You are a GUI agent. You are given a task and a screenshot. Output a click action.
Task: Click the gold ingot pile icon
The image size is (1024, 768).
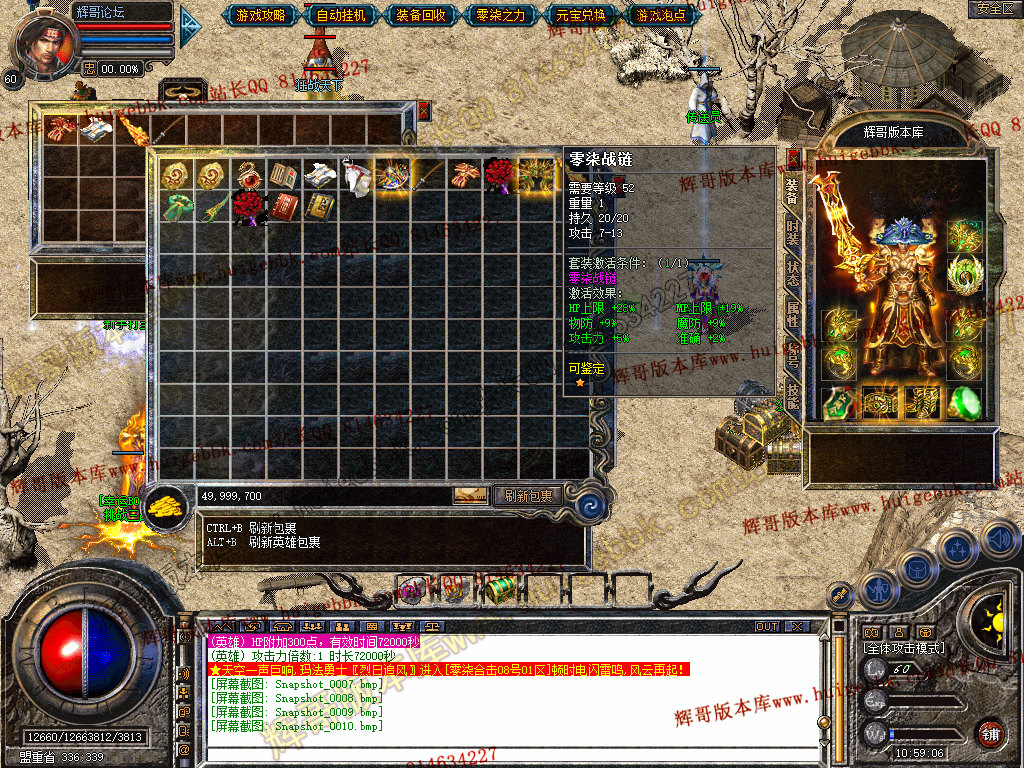(166, 507)
